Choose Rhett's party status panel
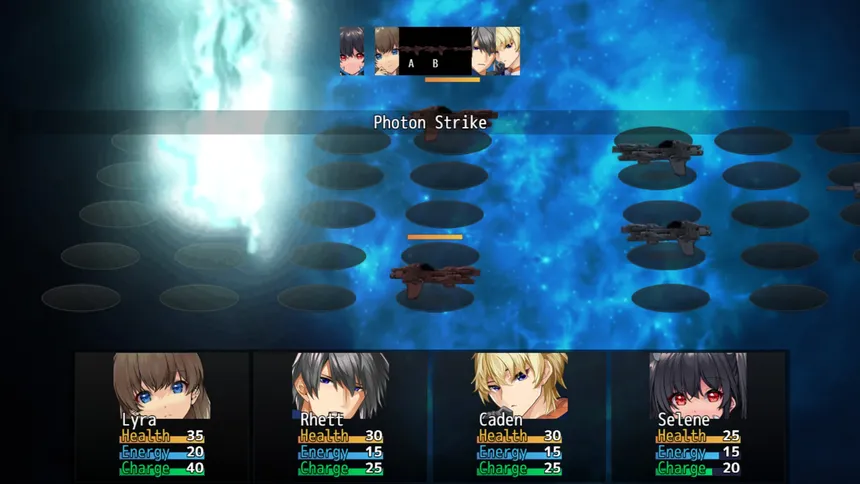 pyautogui.click(x=340, y=413)
